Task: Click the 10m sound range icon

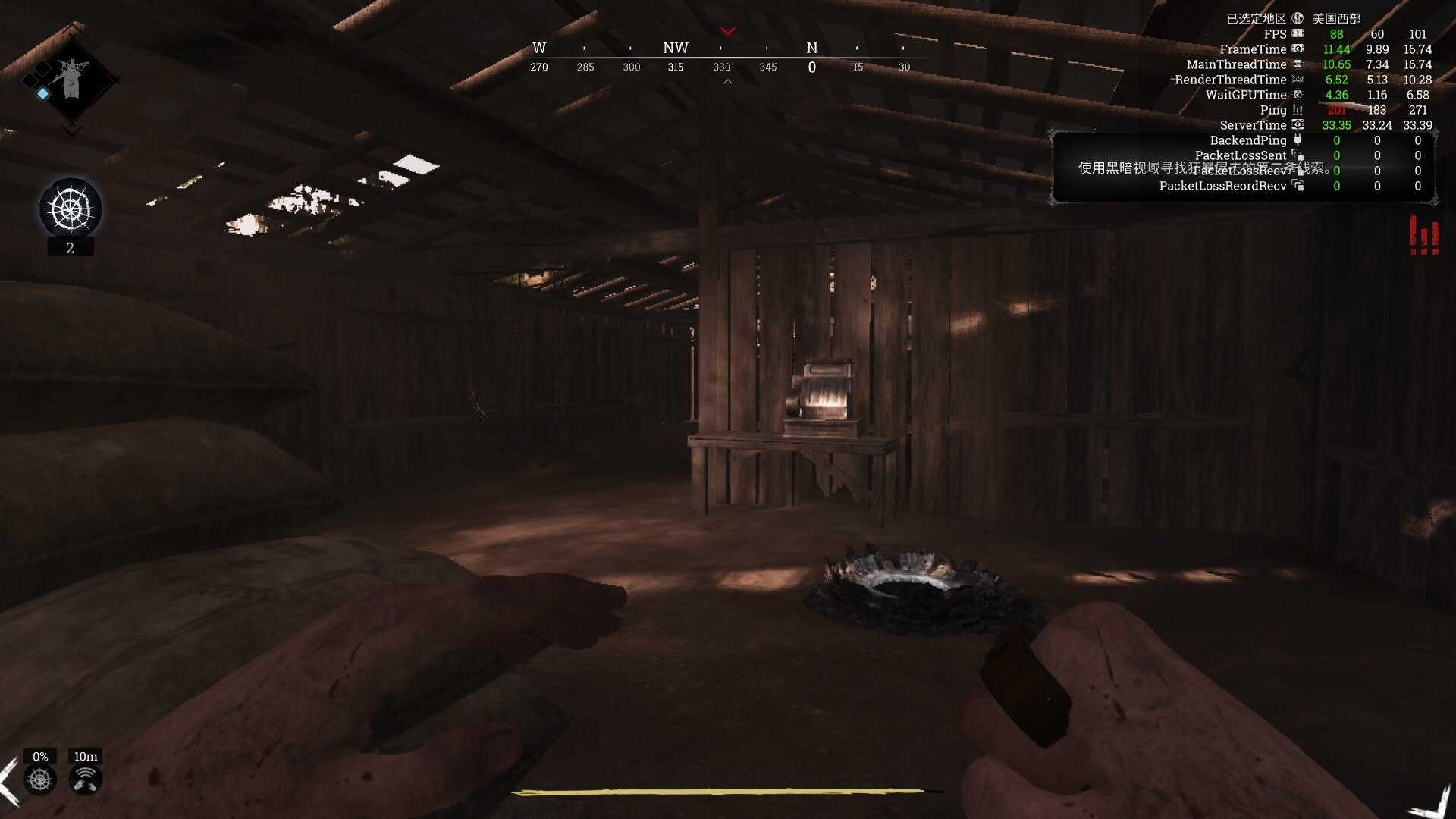Action: (x=85, y=779)
